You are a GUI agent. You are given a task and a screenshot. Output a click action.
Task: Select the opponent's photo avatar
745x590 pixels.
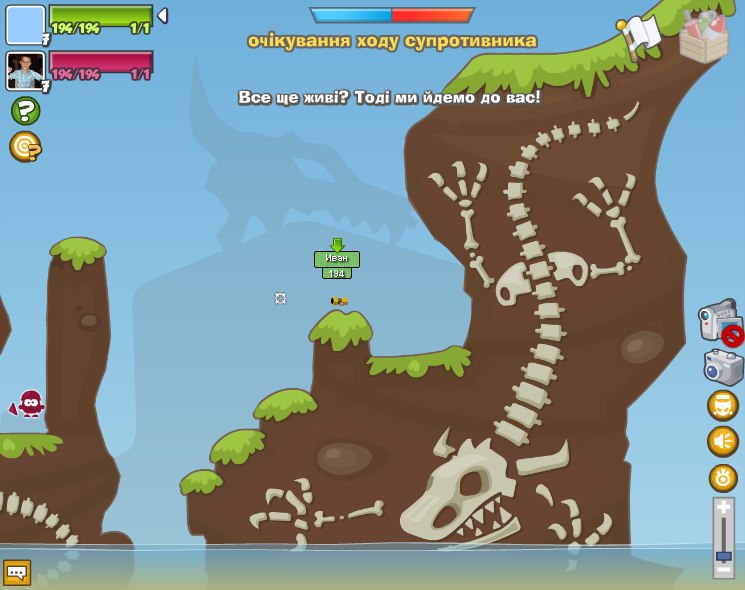(25, 71)
